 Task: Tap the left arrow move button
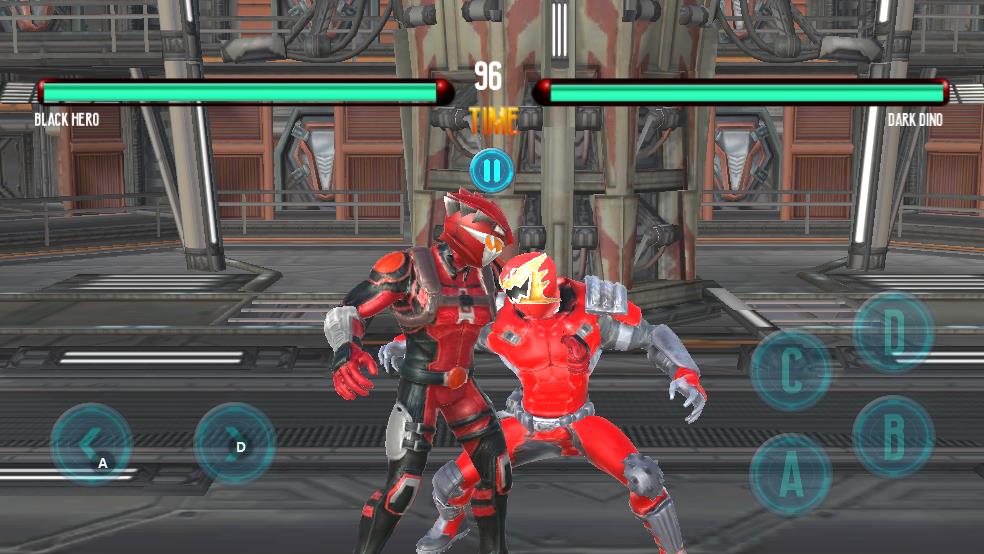(91, 443)
